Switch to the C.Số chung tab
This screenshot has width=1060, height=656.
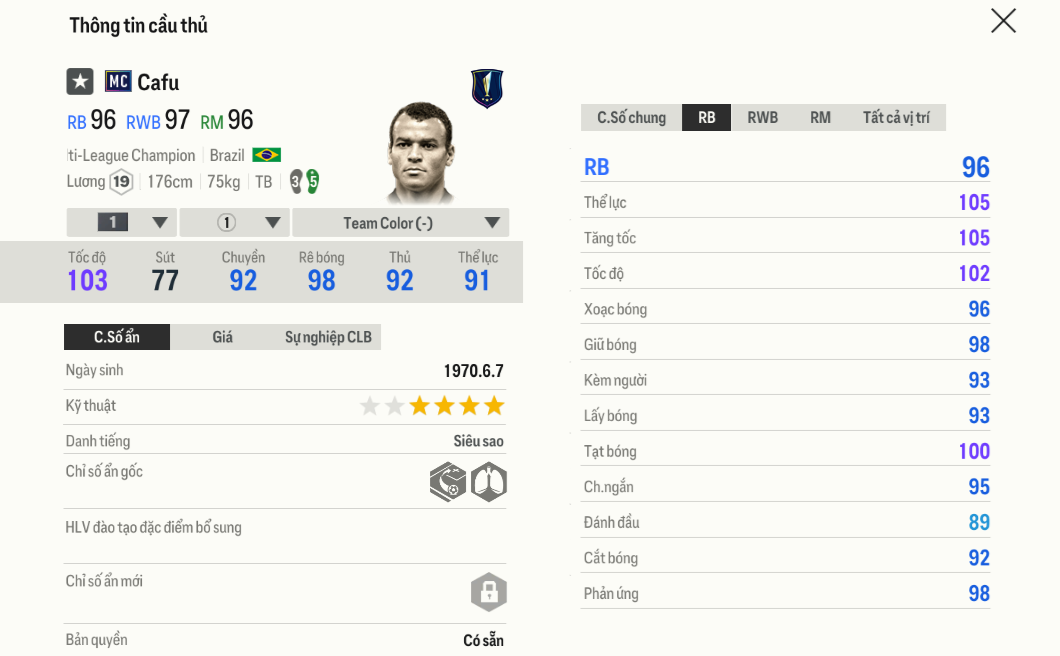click(631, 118)
